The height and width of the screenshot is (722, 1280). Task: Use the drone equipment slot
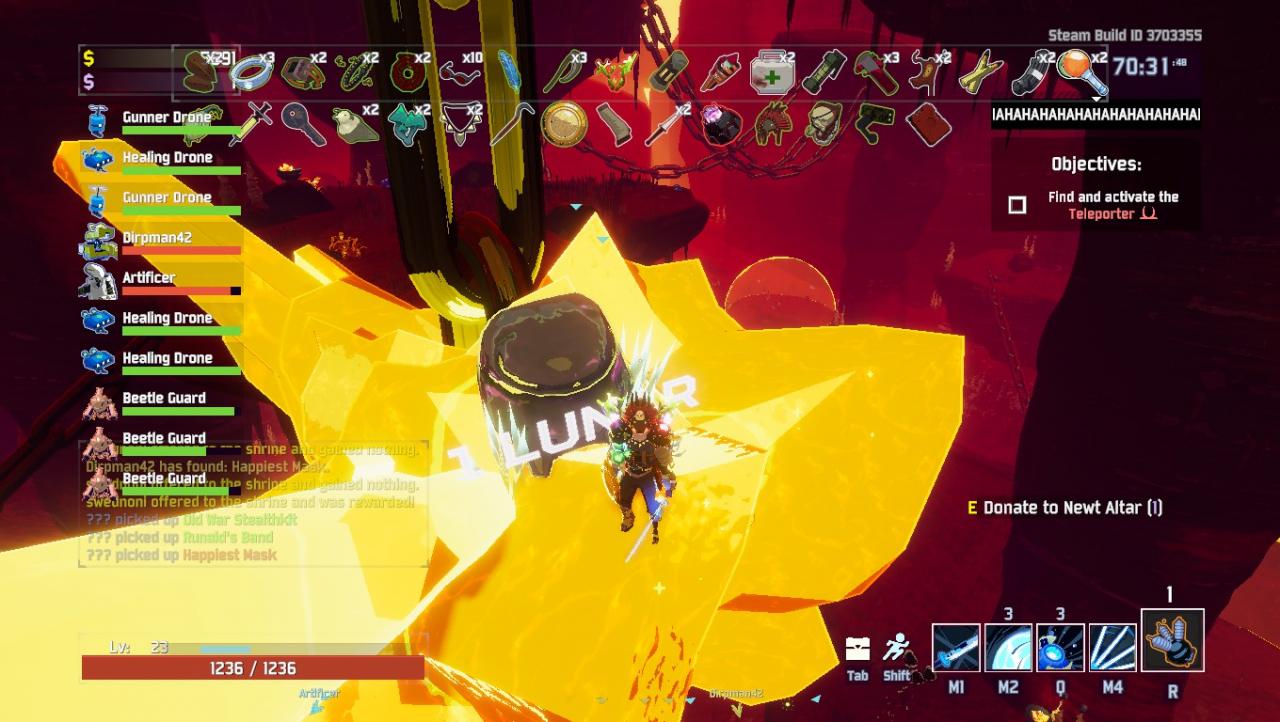[1172, 641]
